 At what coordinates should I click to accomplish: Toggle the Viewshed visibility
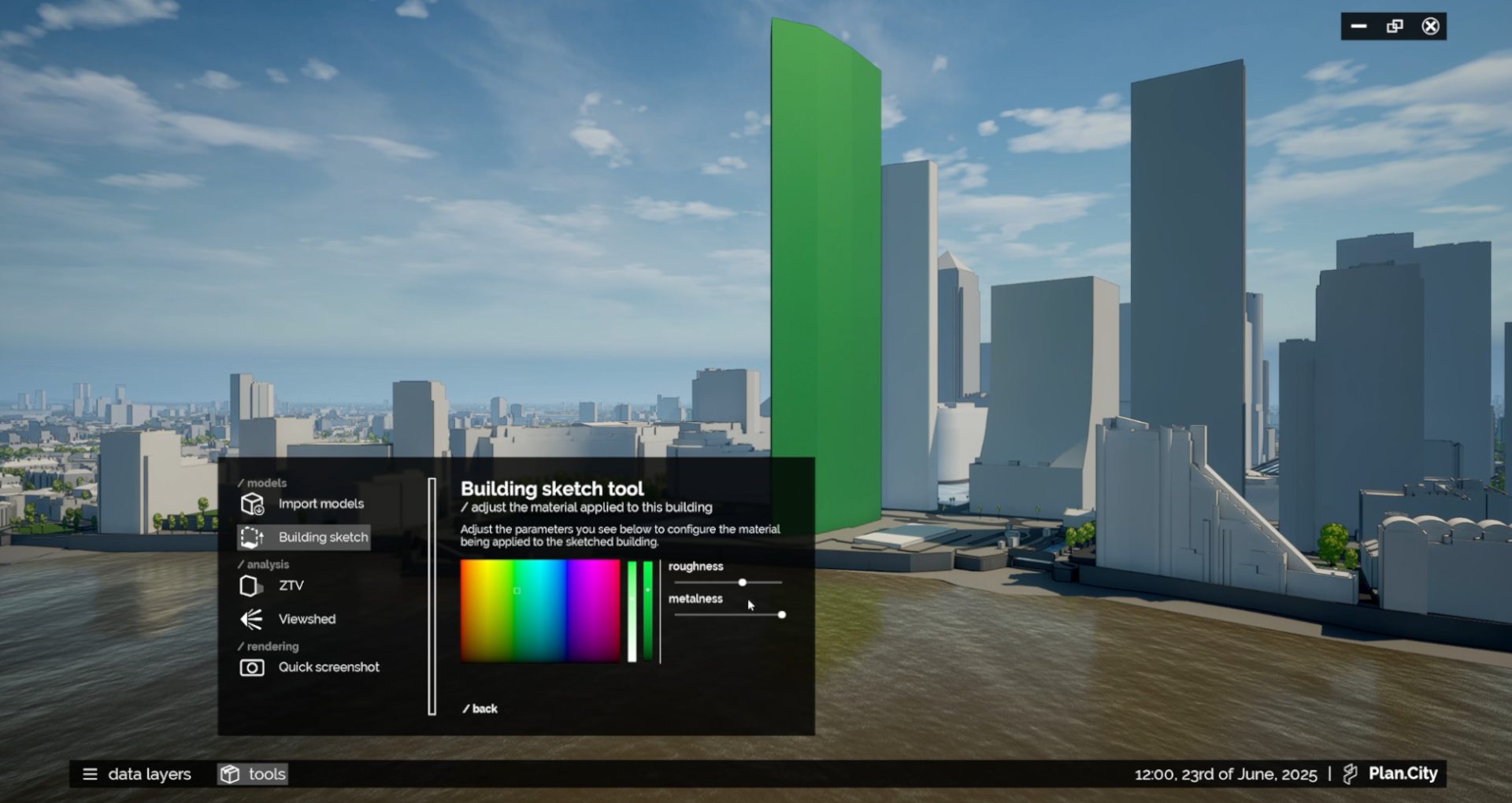coord(306,619)
